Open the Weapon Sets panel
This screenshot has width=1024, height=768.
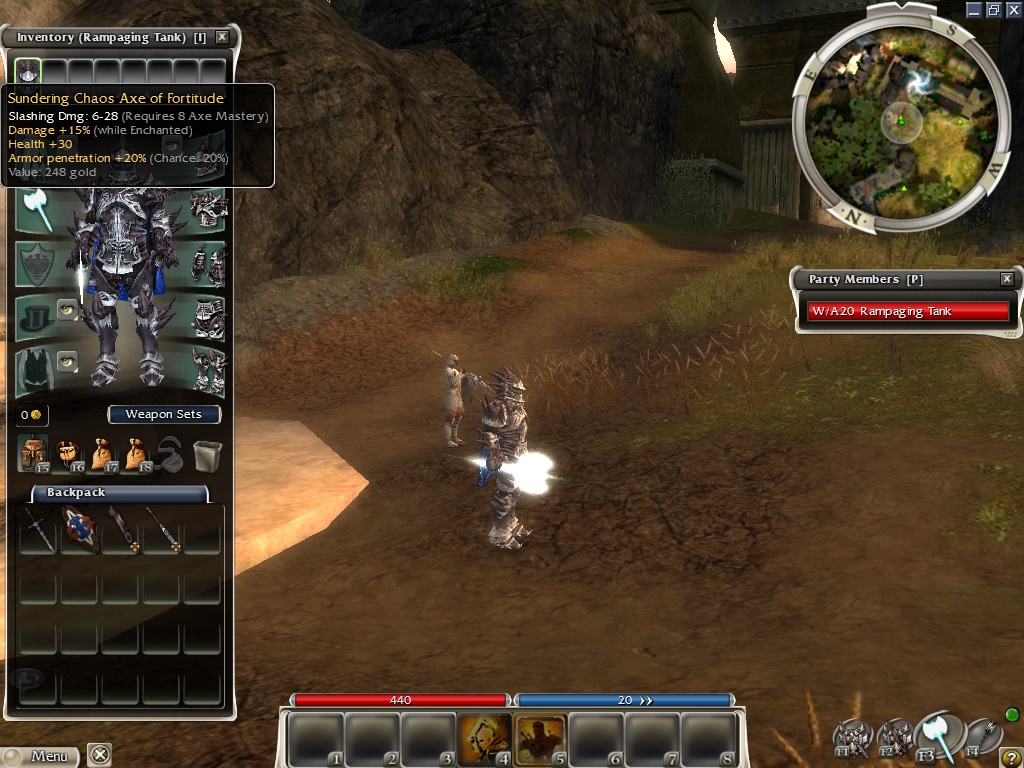163,414
